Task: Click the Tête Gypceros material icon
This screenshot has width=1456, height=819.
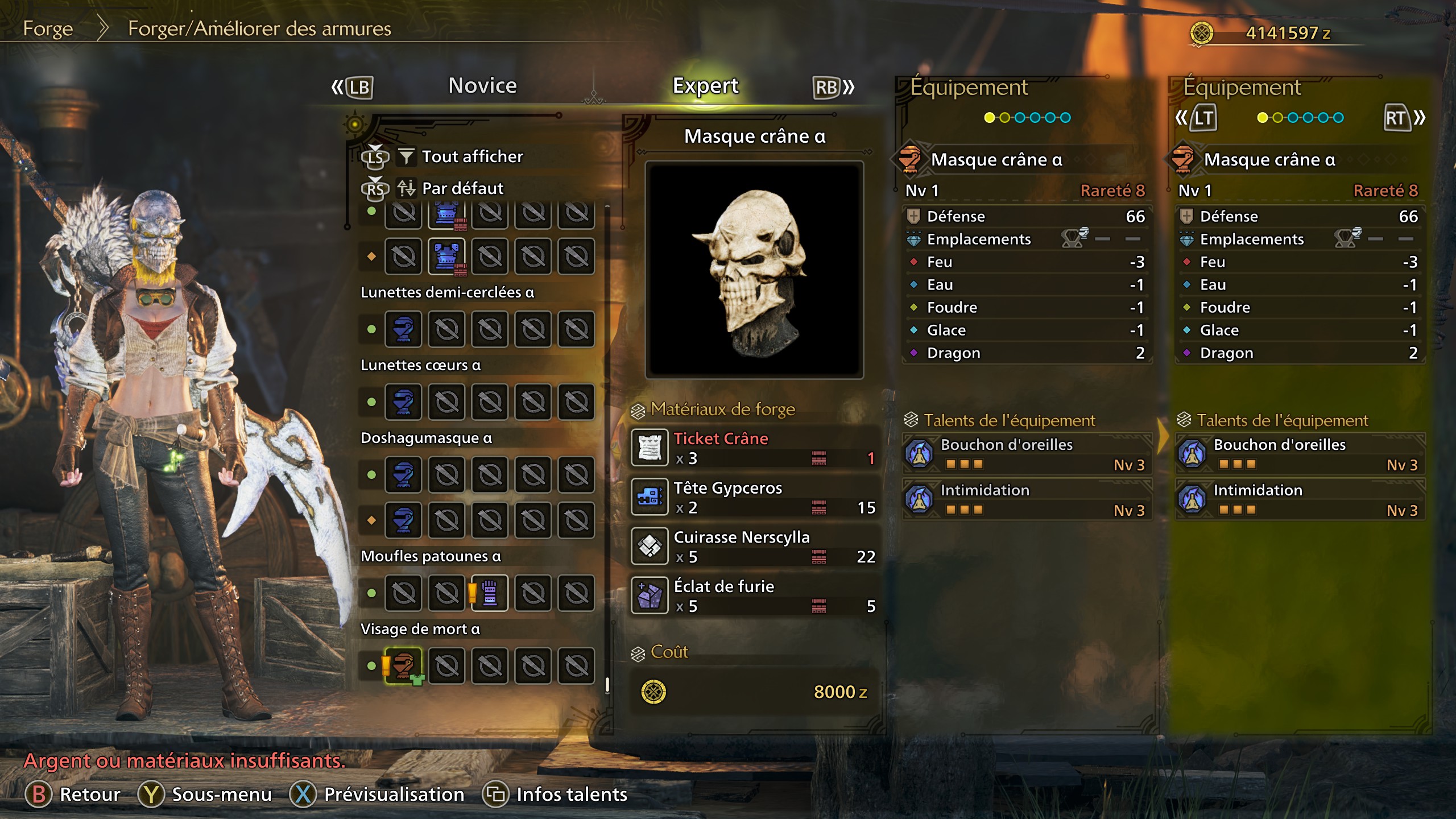Action: (x=650, y=497)
